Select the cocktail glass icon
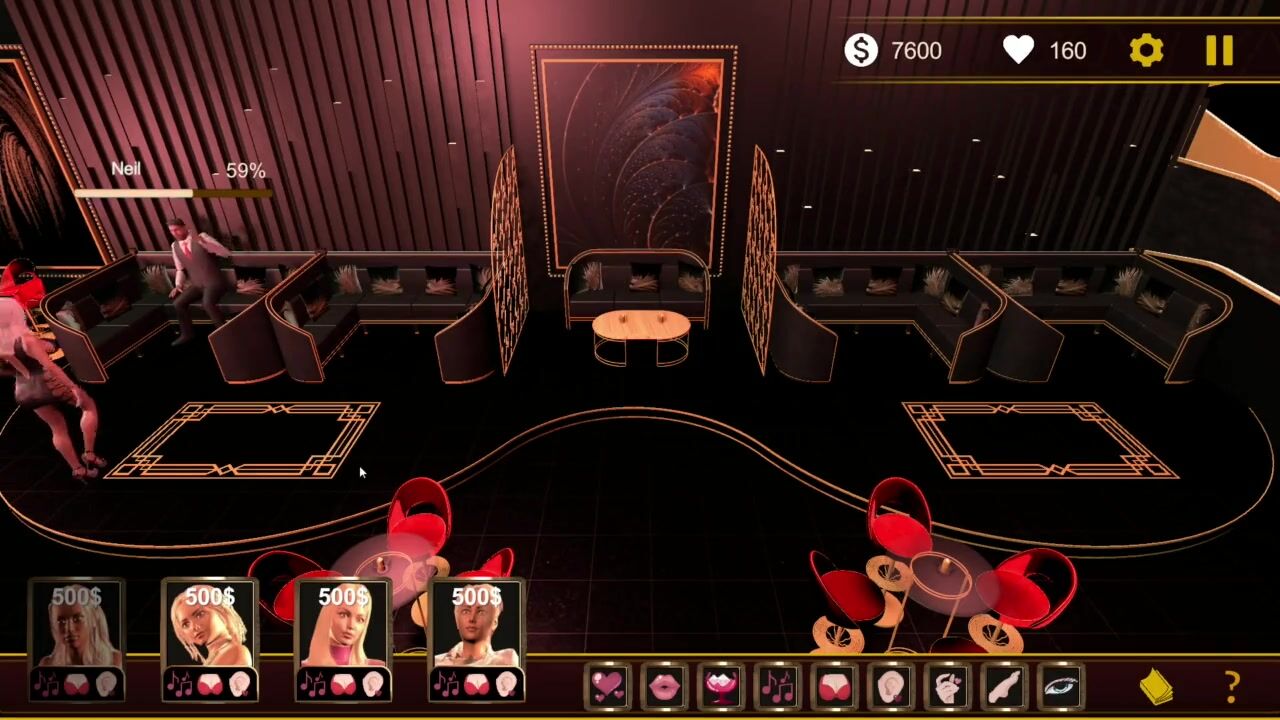This screenshot has width=1280, height=720. (x=721, y=686)
